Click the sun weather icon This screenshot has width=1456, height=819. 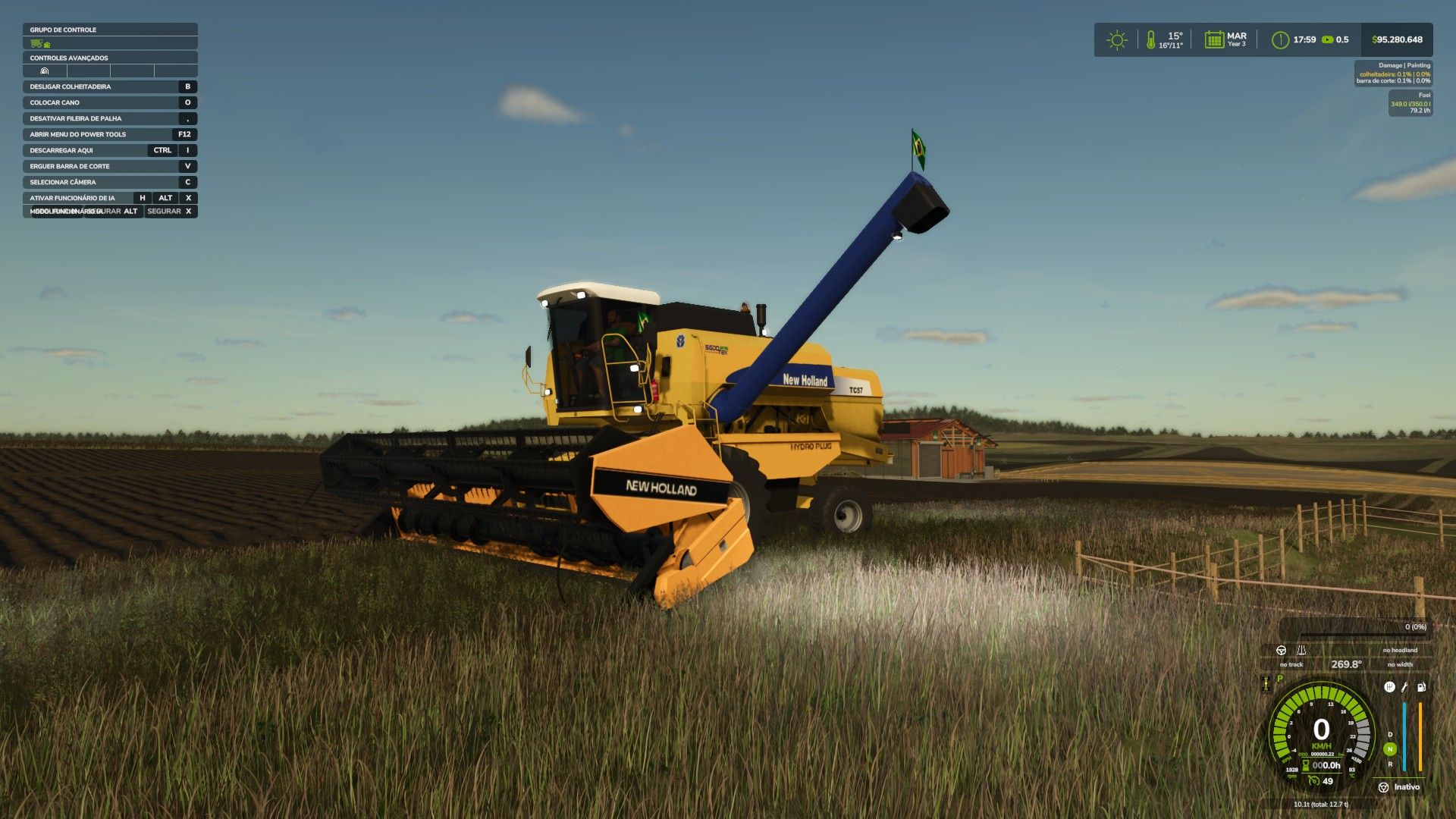pos(1116,40)
